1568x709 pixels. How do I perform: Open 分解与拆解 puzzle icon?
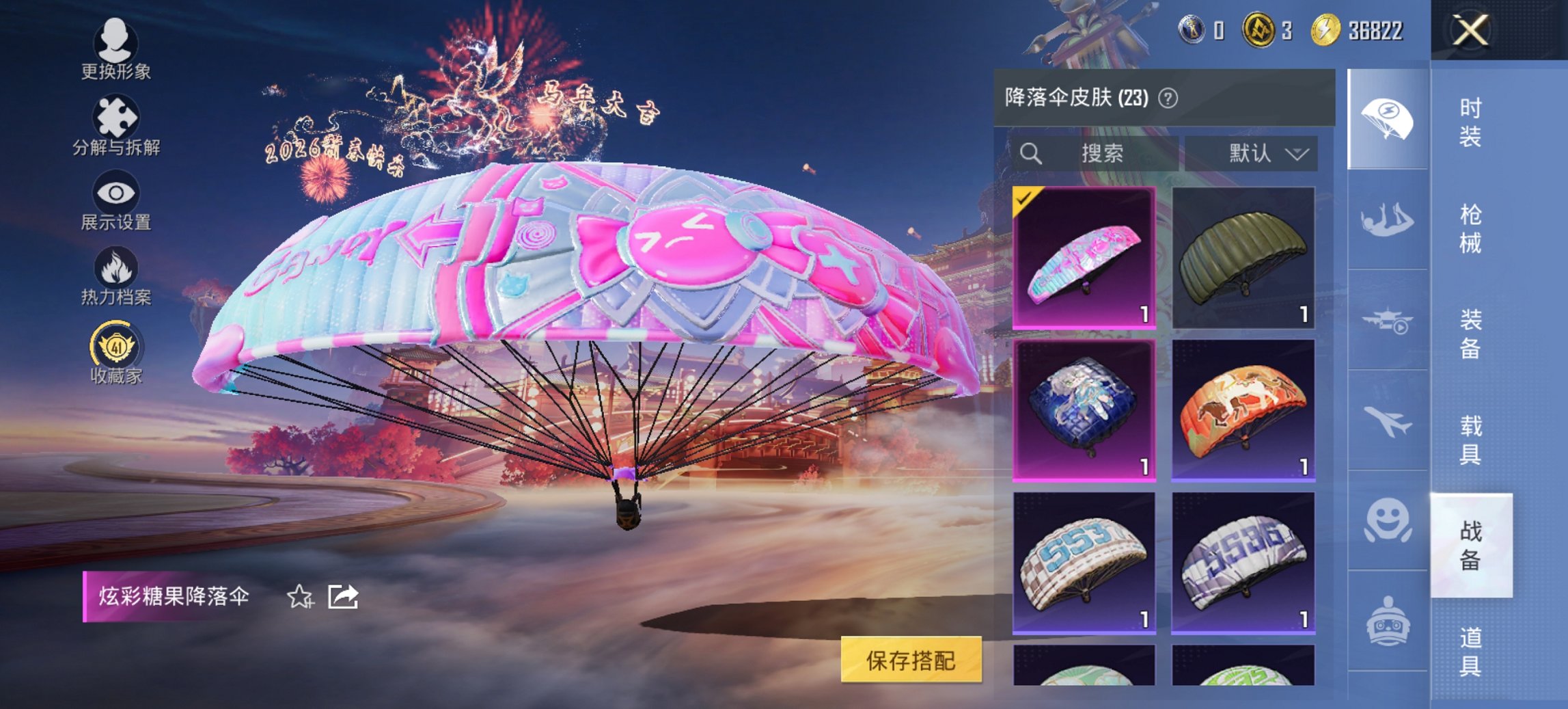(116, 116)
